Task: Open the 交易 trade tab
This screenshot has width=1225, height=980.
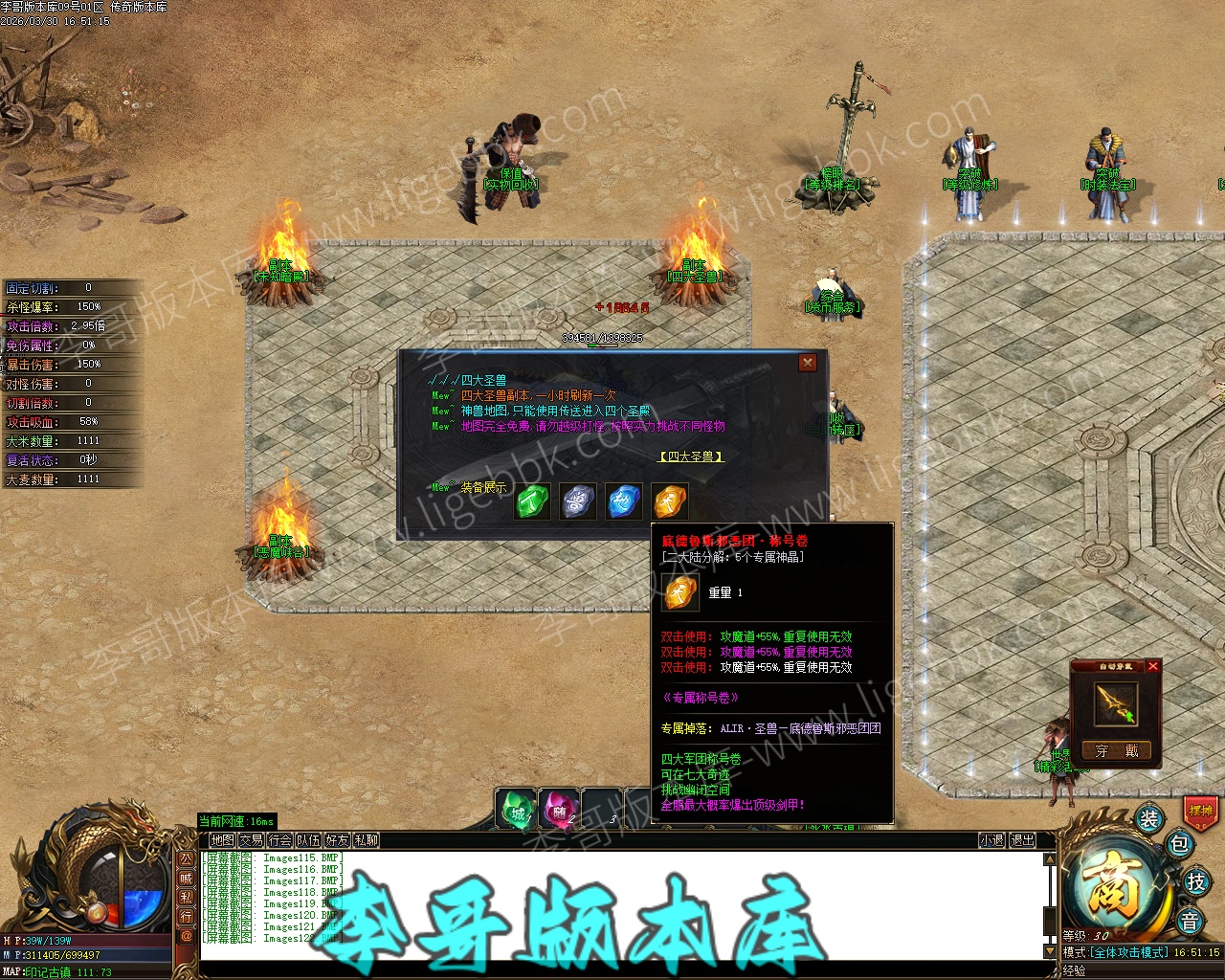Action: (x=251, y=840)
